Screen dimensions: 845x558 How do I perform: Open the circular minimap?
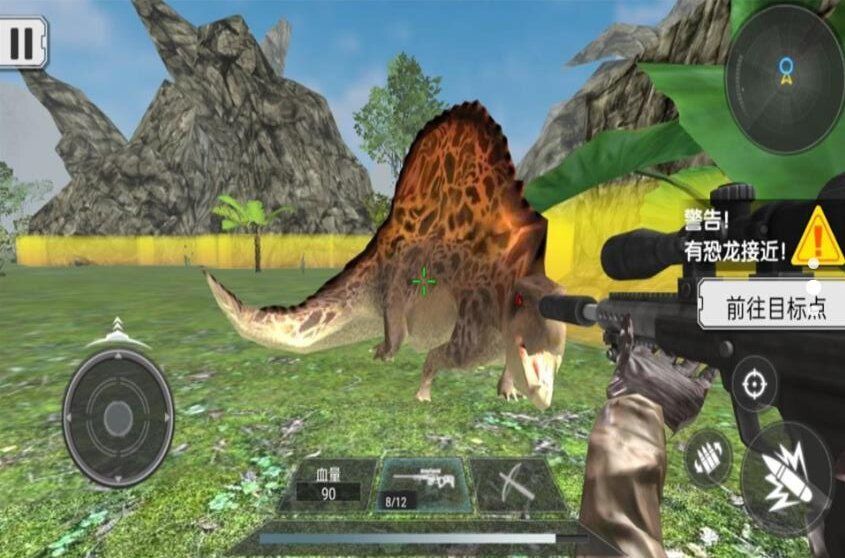[784, 79]
